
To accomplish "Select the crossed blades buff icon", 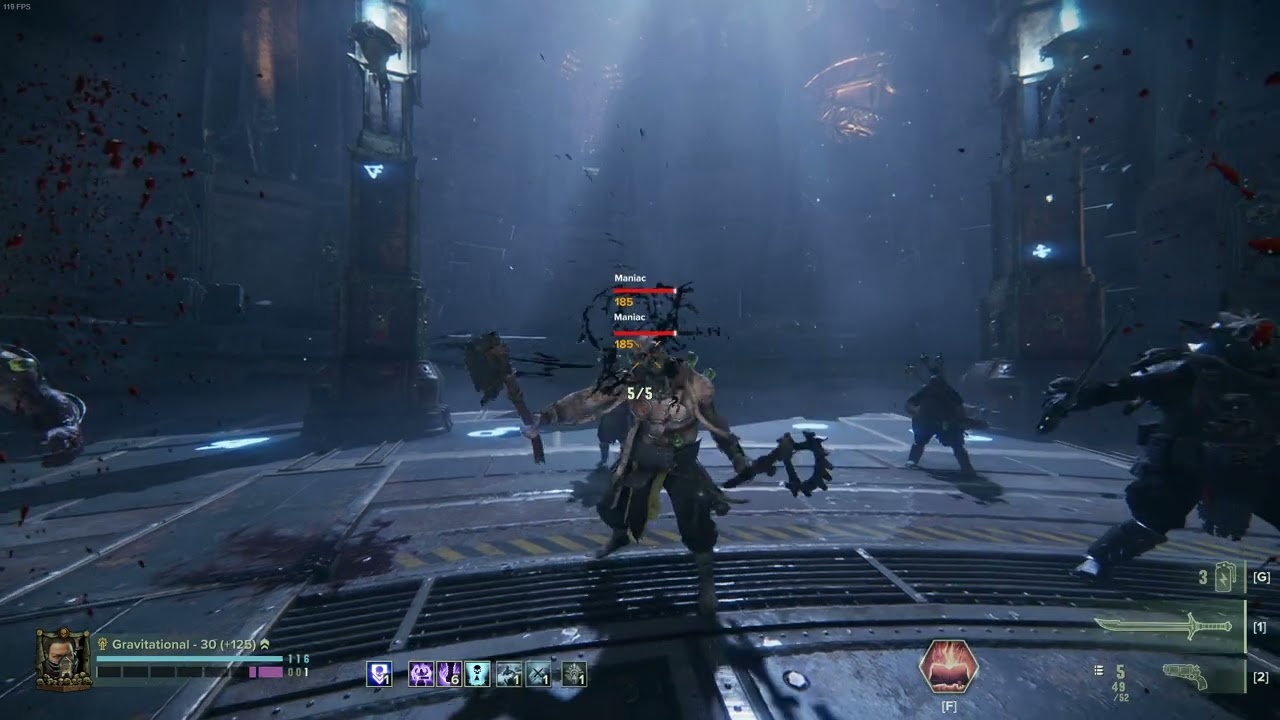I will 538,674.
